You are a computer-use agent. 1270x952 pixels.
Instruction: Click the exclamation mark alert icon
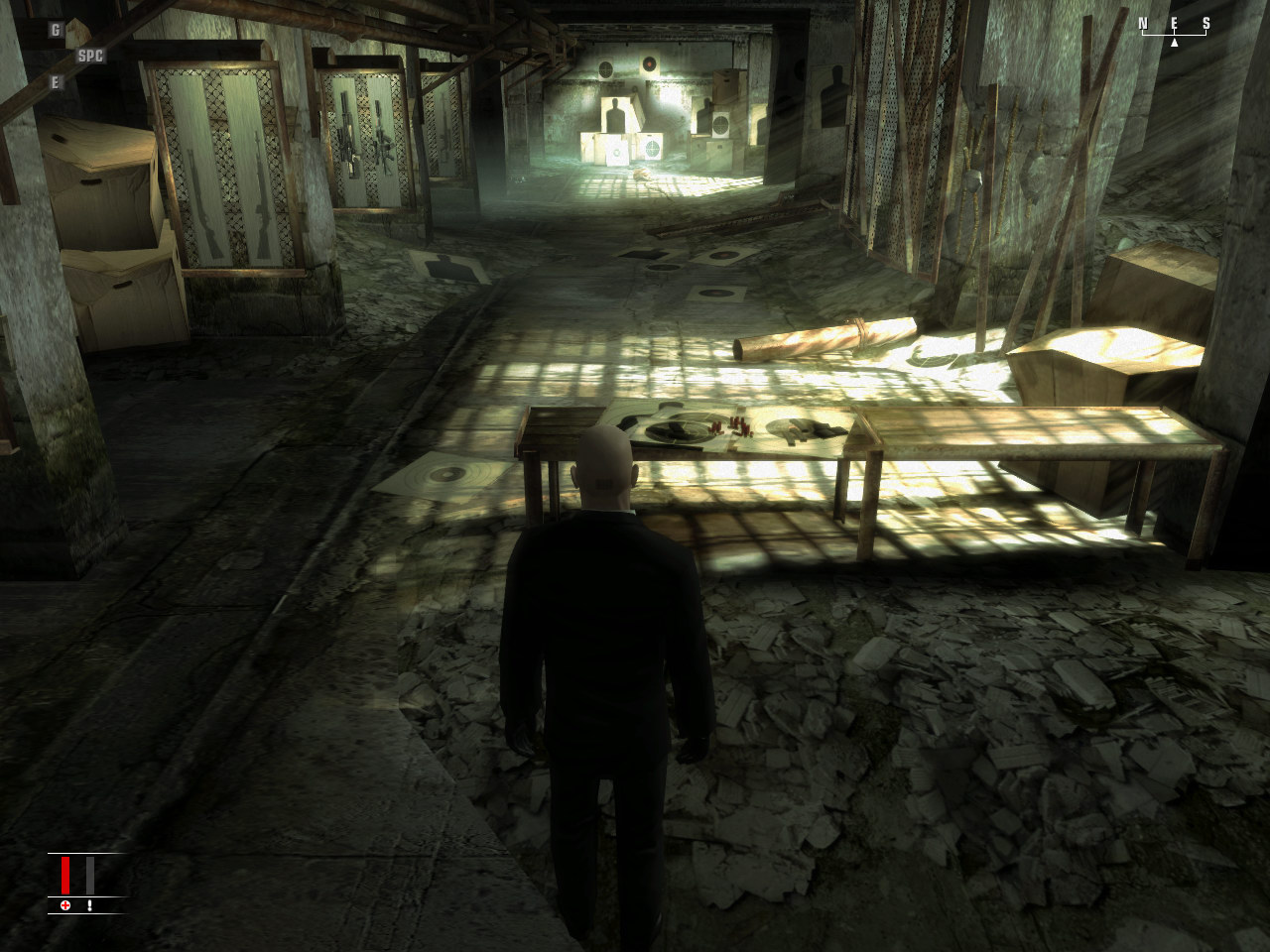click(x=89, y=906)
